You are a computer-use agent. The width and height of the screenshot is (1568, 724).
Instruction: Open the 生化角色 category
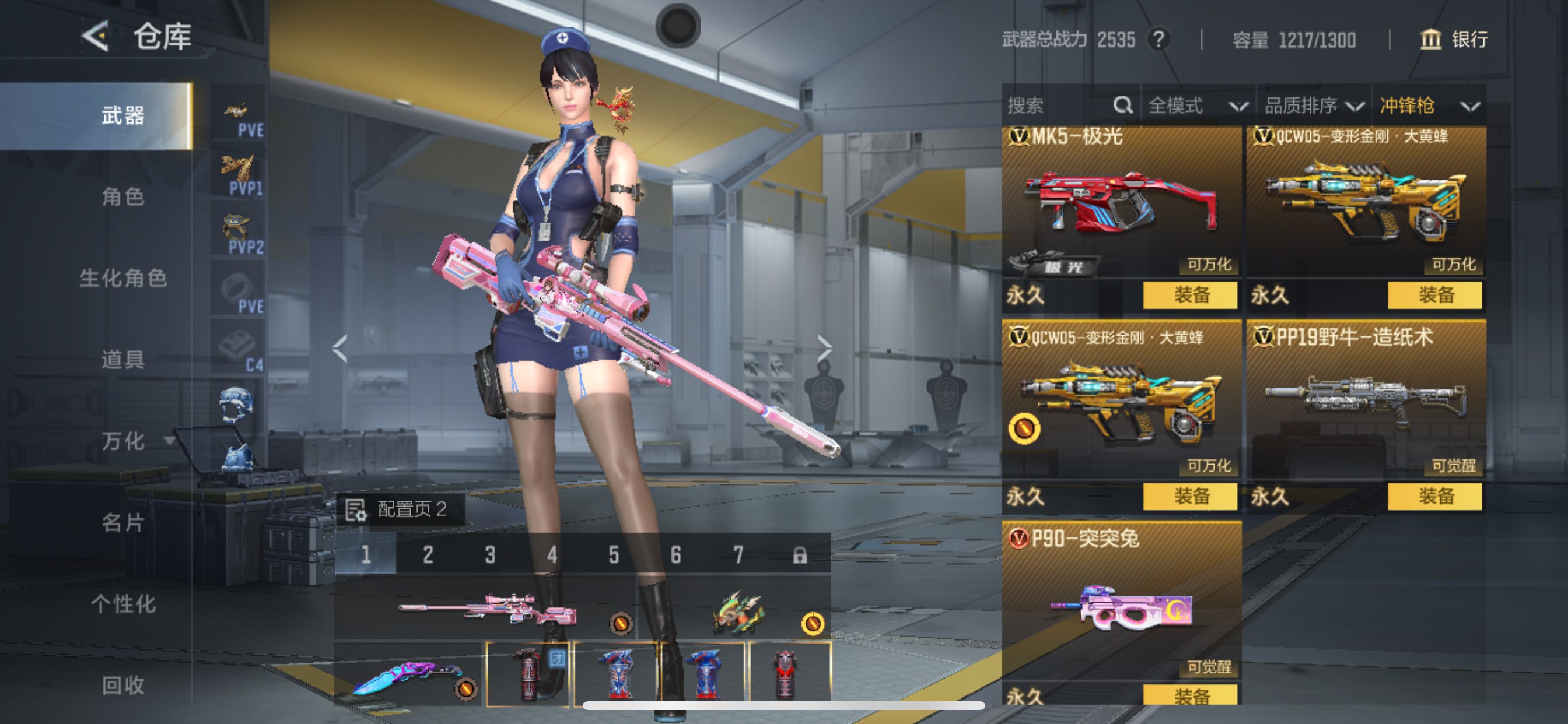[x=123, y=278]
